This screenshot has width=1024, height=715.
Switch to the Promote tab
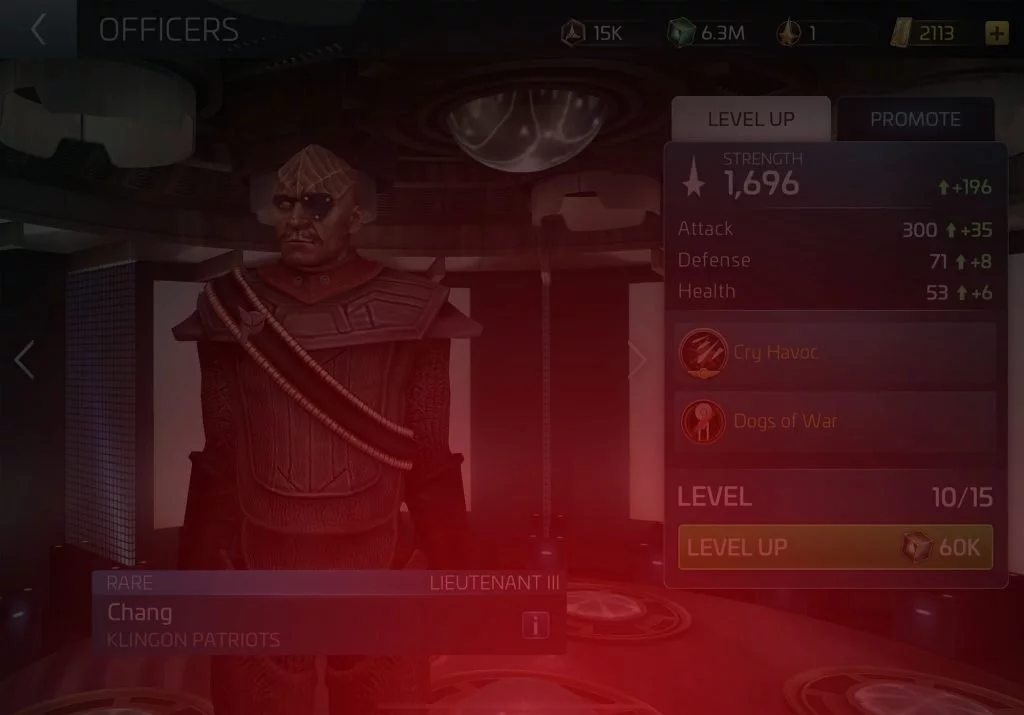914,119
